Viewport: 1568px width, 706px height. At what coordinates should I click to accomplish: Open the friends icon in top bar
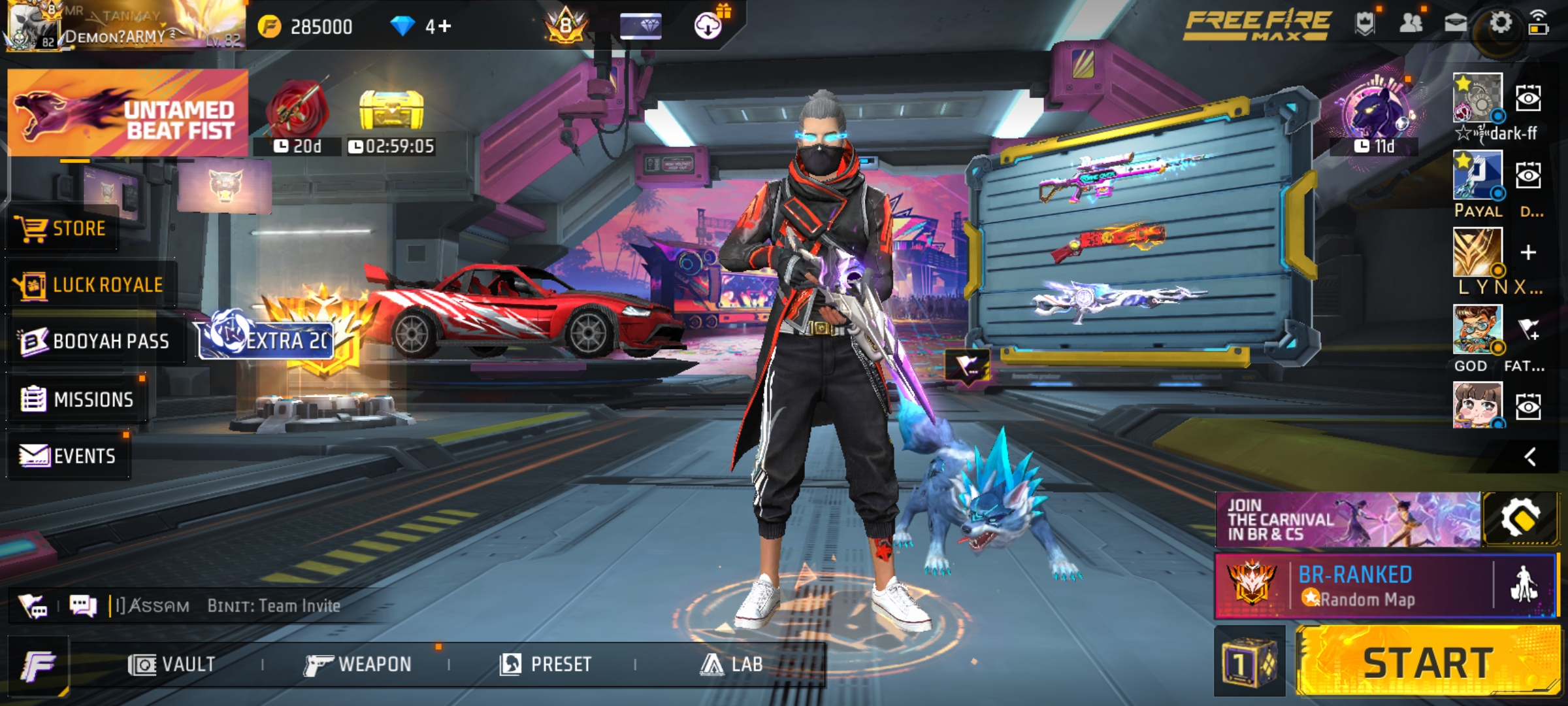coord(1411,24)
